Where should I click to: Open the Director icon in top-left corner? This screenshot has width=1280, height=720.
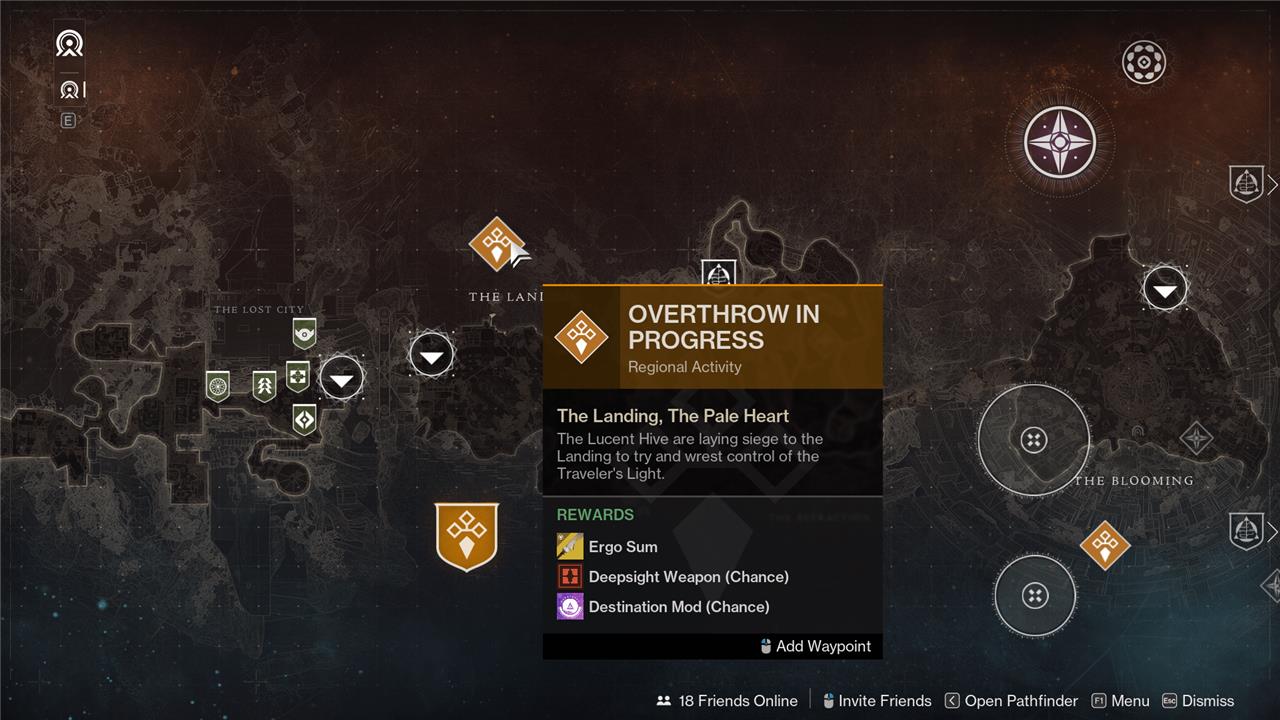click(69, 44)
